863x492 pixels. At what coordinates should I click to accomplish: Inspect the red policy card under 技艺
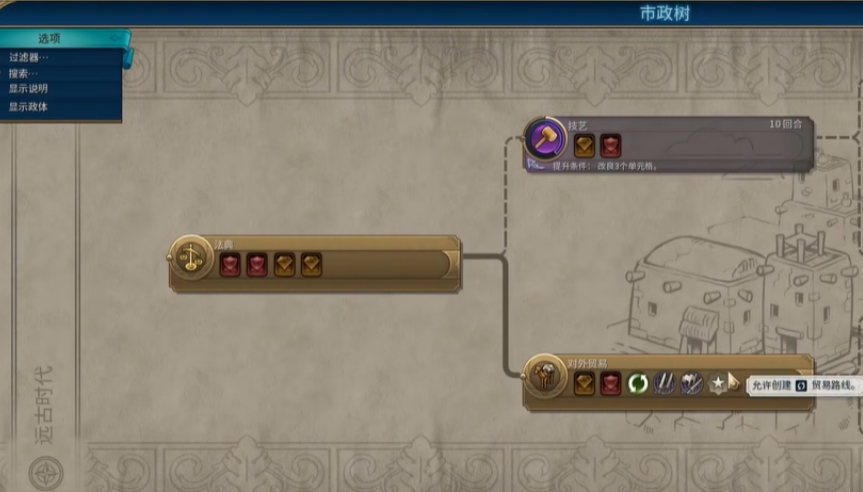pyautogui.click(x=610, y=146)
